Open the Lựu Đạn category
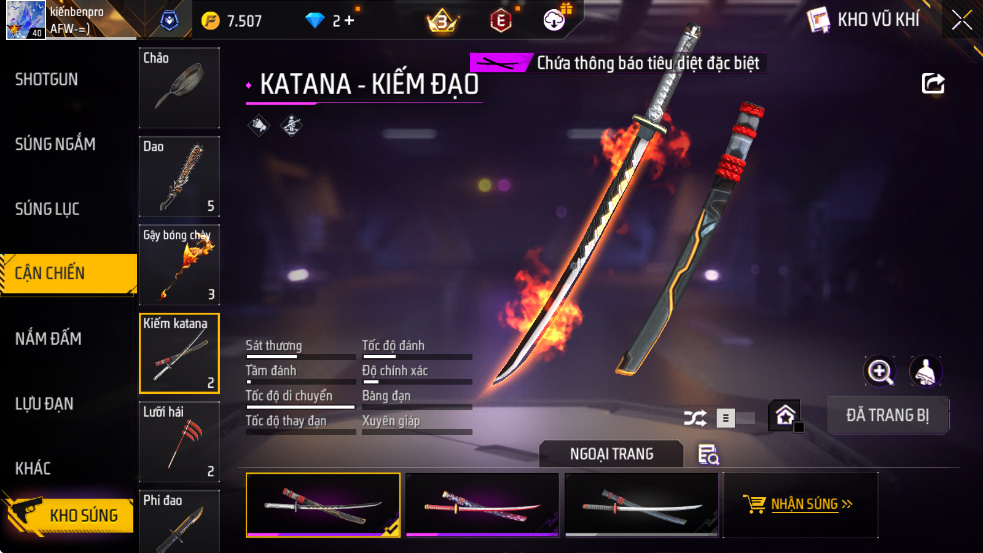983x553 pixels. [44, 404]
